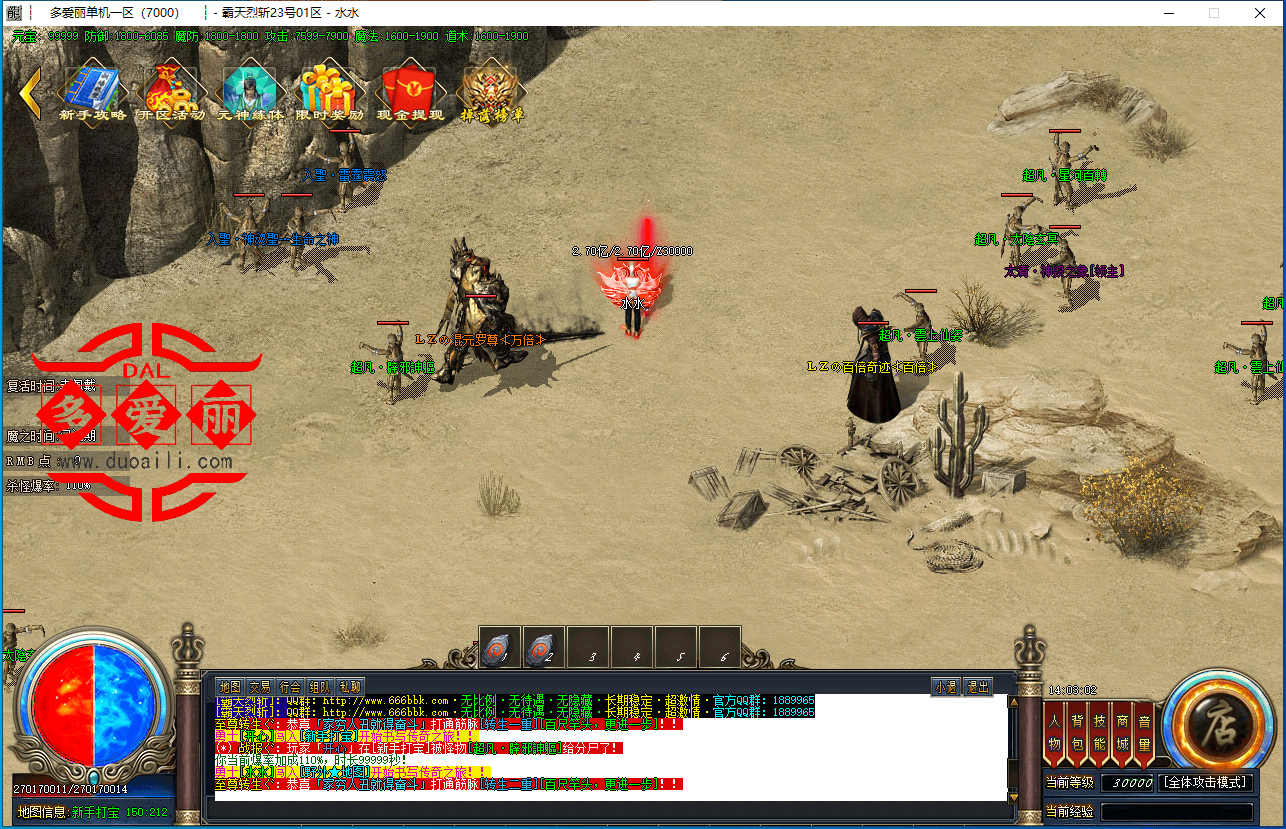This screenshot has width=1286, height=829.
Task: View the 掉落榜单 drop ranking list
Action: tap(491, 91)
